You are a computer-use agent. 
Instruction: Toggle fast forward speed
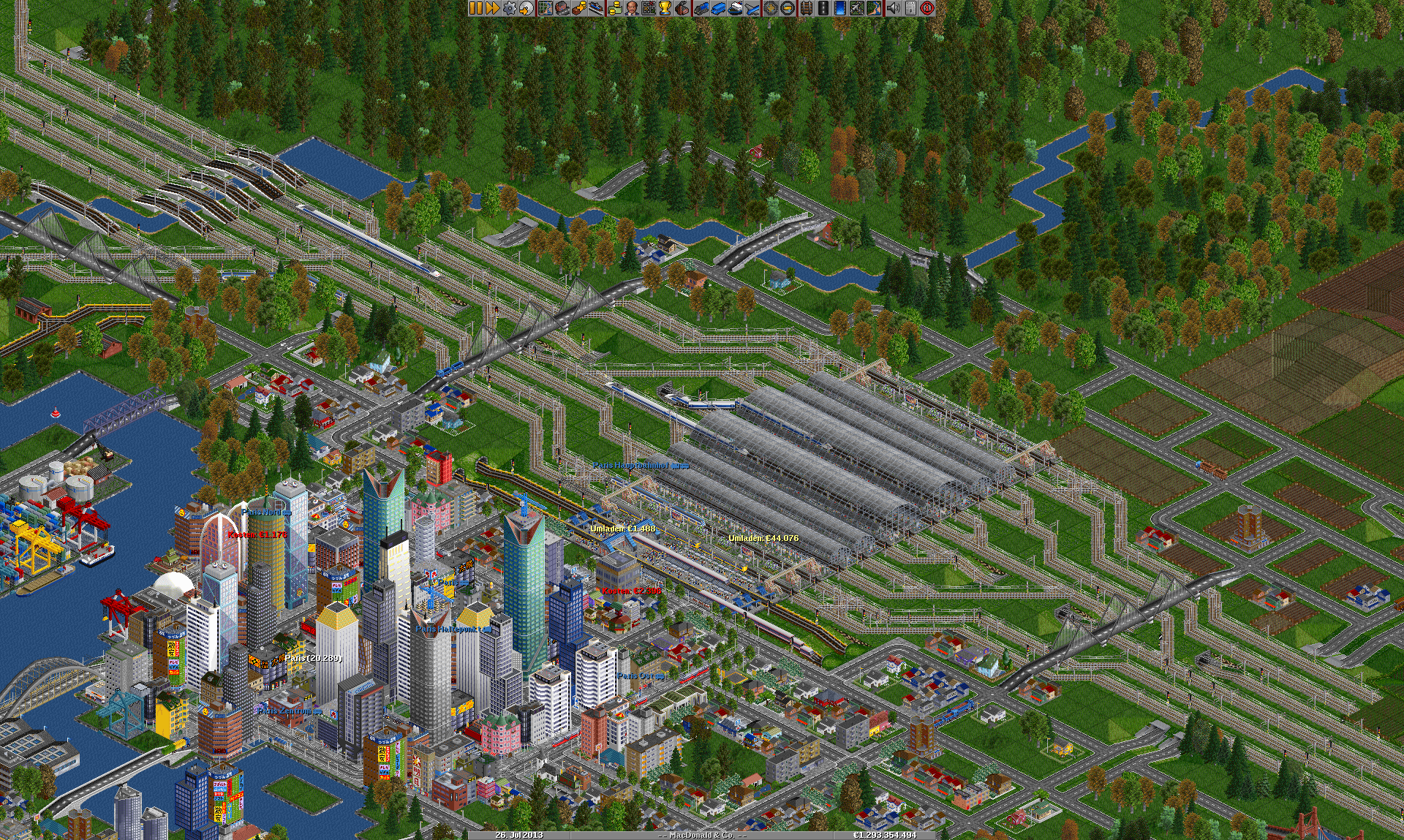(492, 8)
